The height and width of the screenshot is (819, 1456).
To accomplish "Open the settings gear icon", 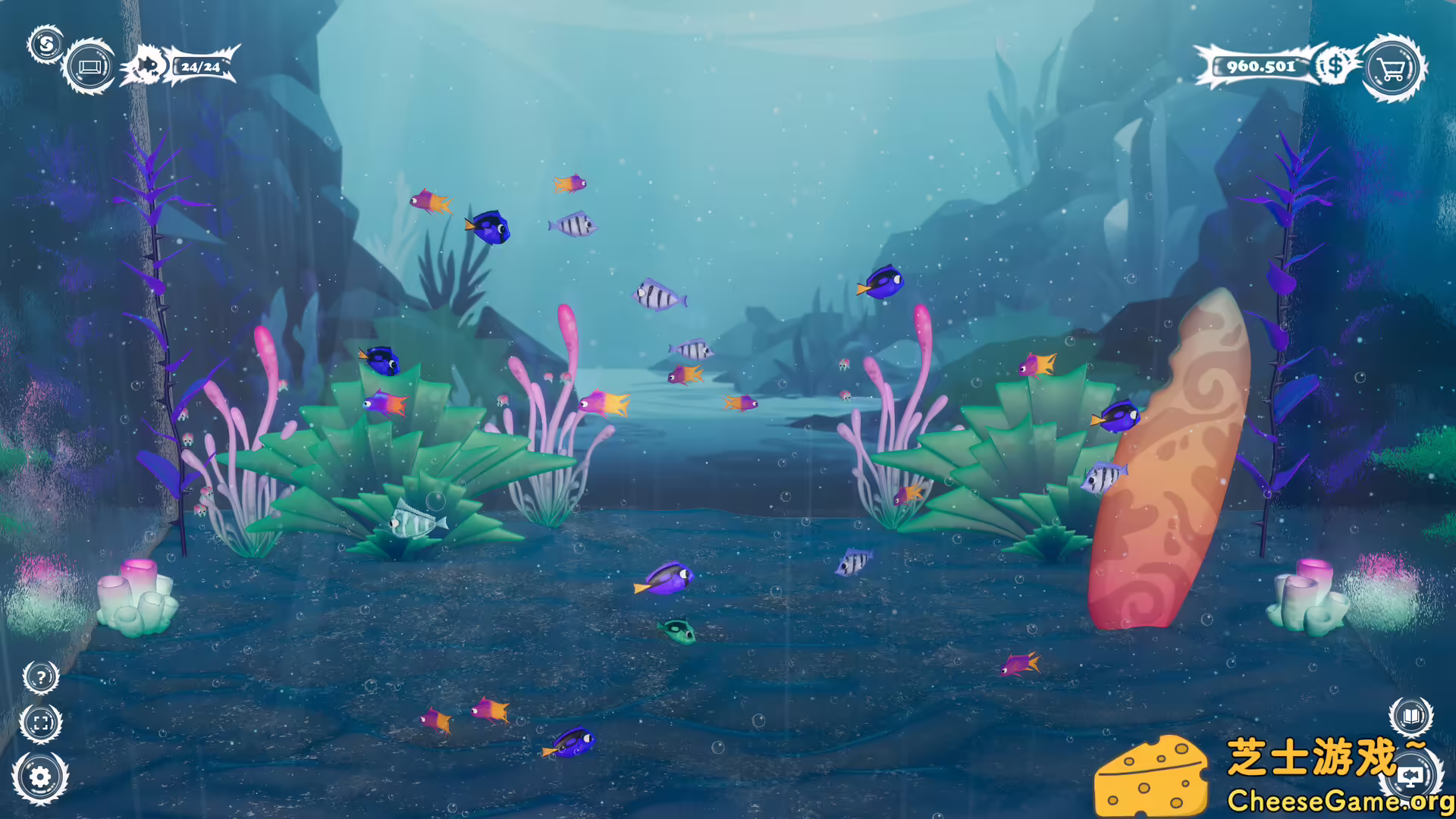I will pyautogui.click(x=42, y=776).
